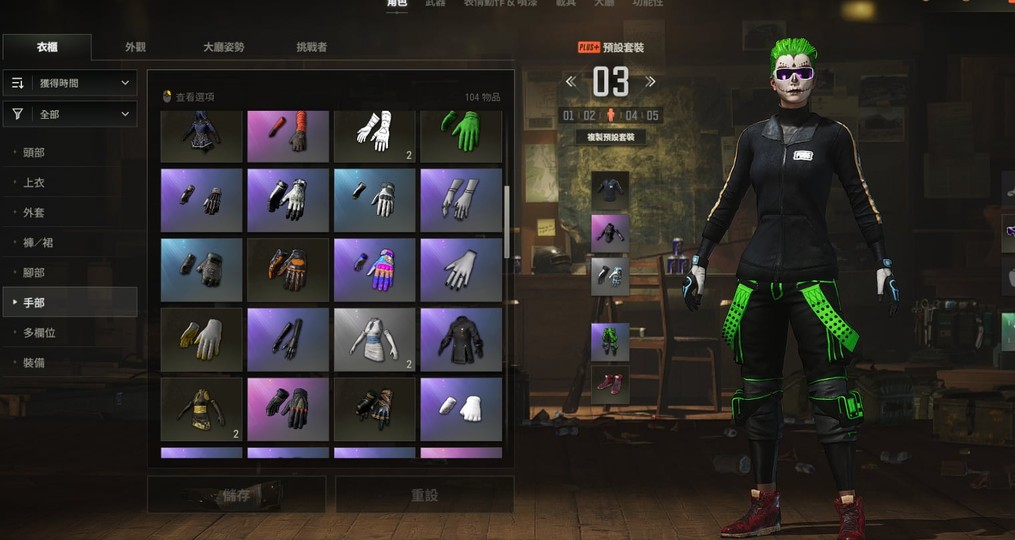The image size is (1015, 540).
Task: Switch to the 大廳姿勢 lobby pose tab
Action: 223,47
